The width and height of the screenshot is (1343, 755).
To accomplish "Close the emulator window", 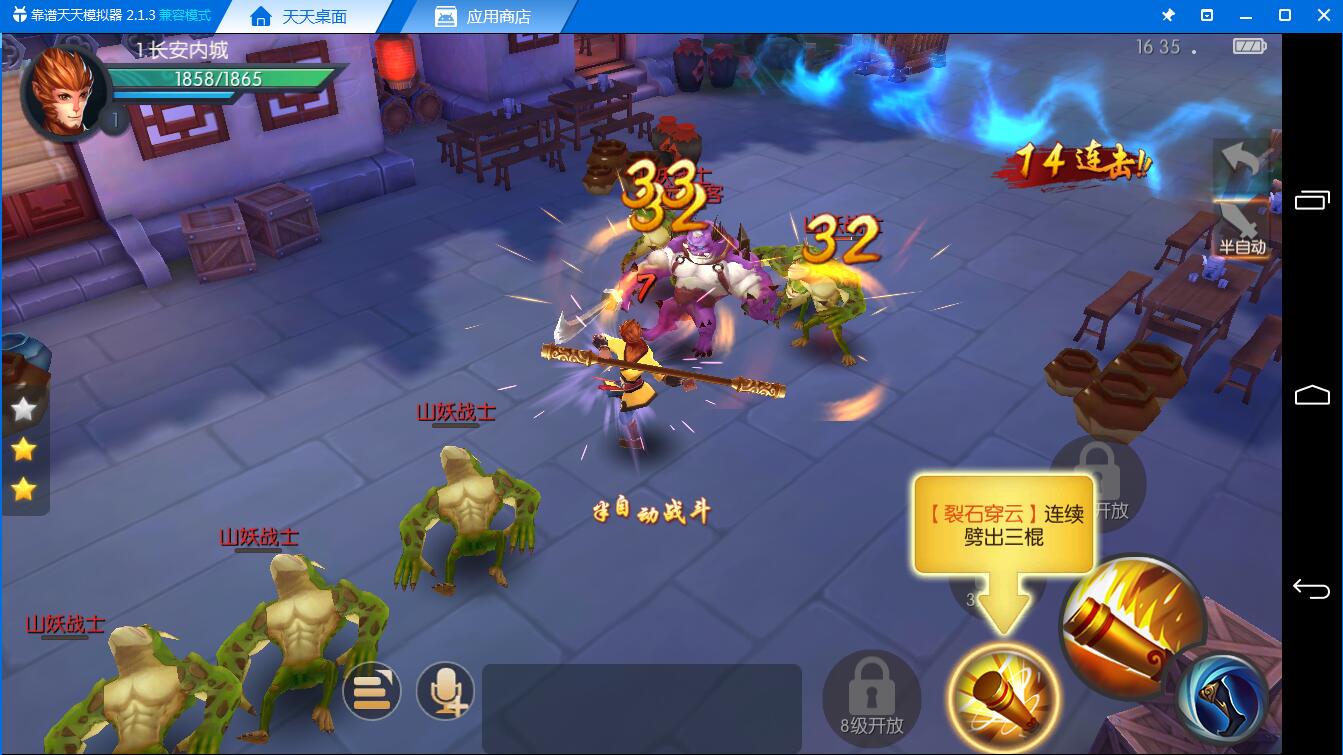I will click(x=1324, y=15).
